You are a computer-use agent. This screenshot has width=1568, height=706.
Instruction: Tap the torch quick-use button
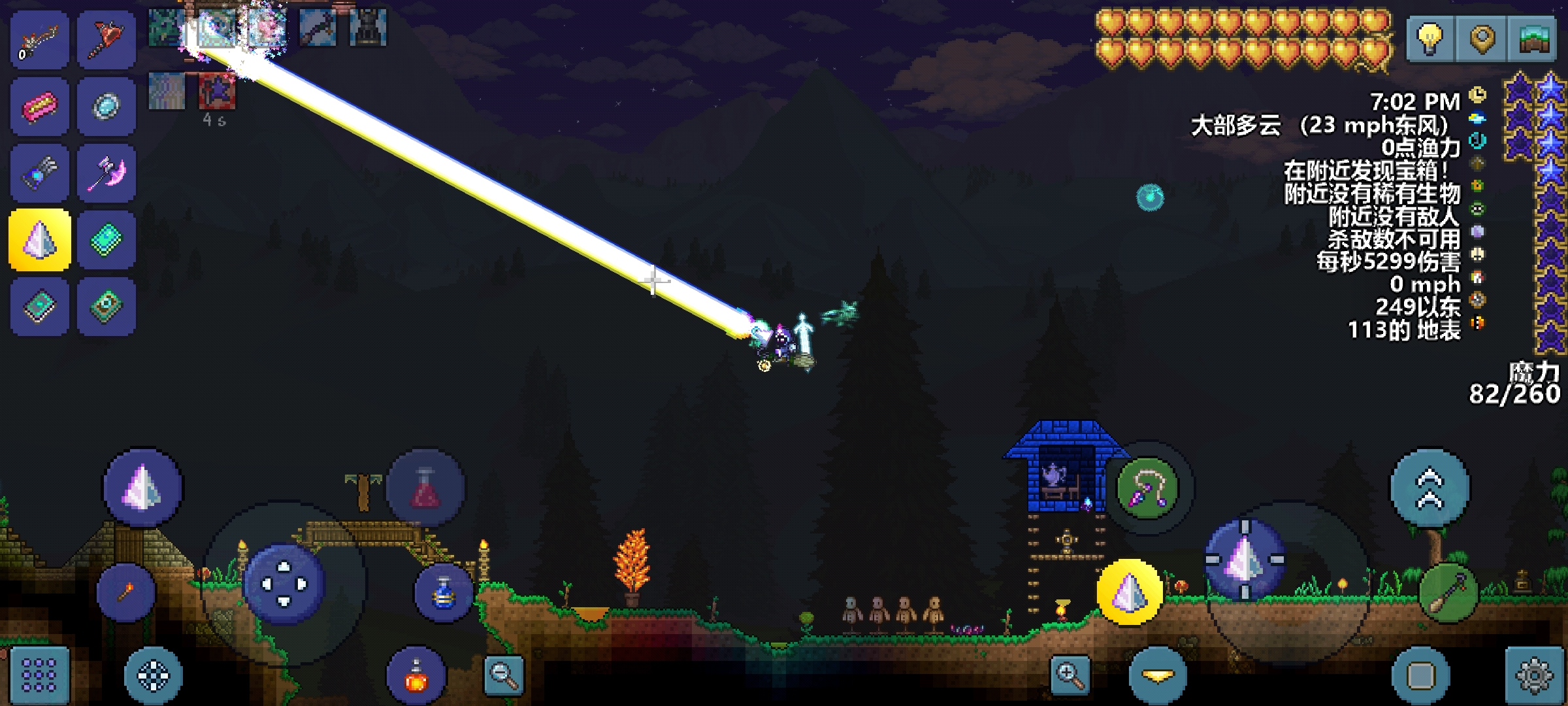tap(125, 592)
